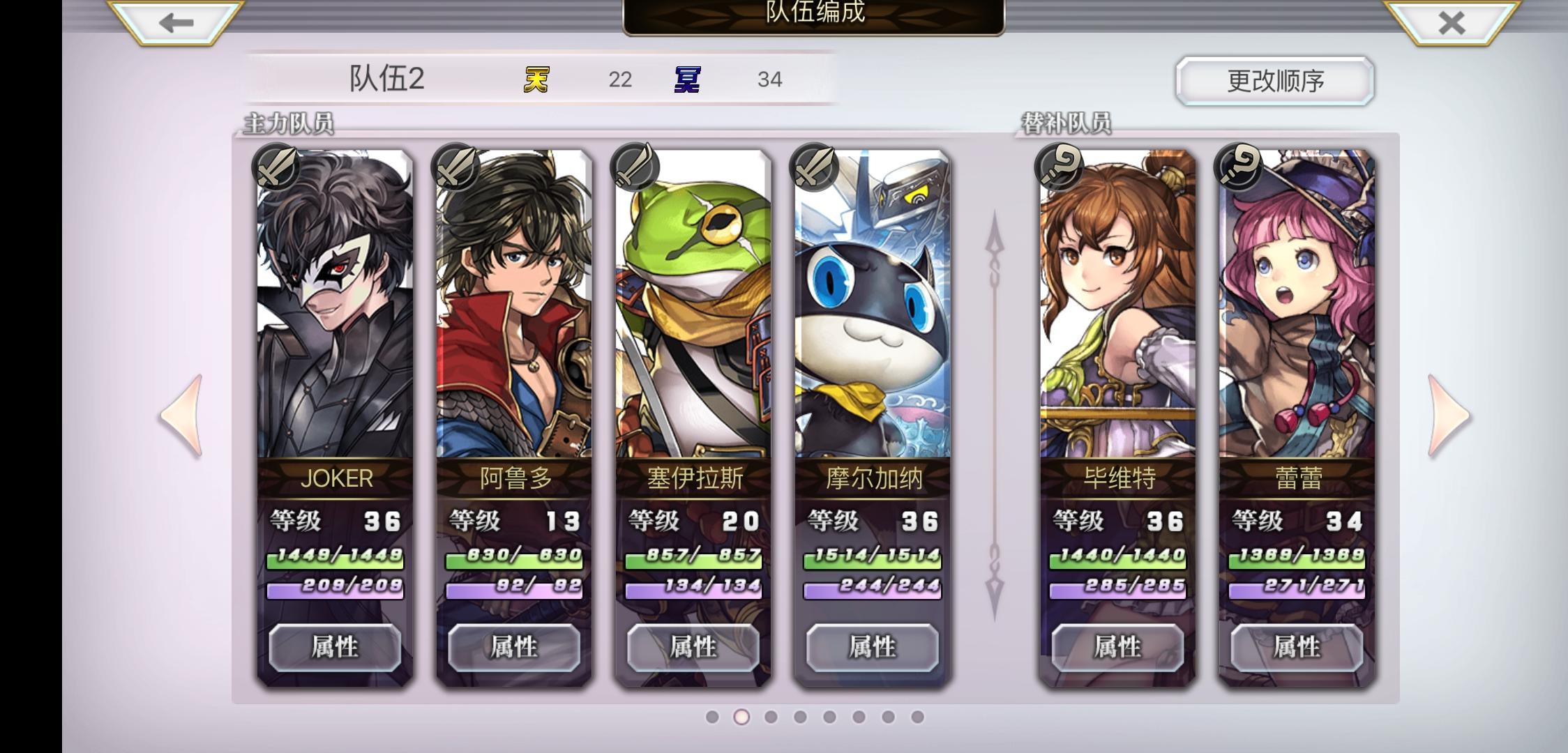View 属性 for 摩尔加纳
The width and height of the screenshot is (1568, 753).
pos(873,647)
